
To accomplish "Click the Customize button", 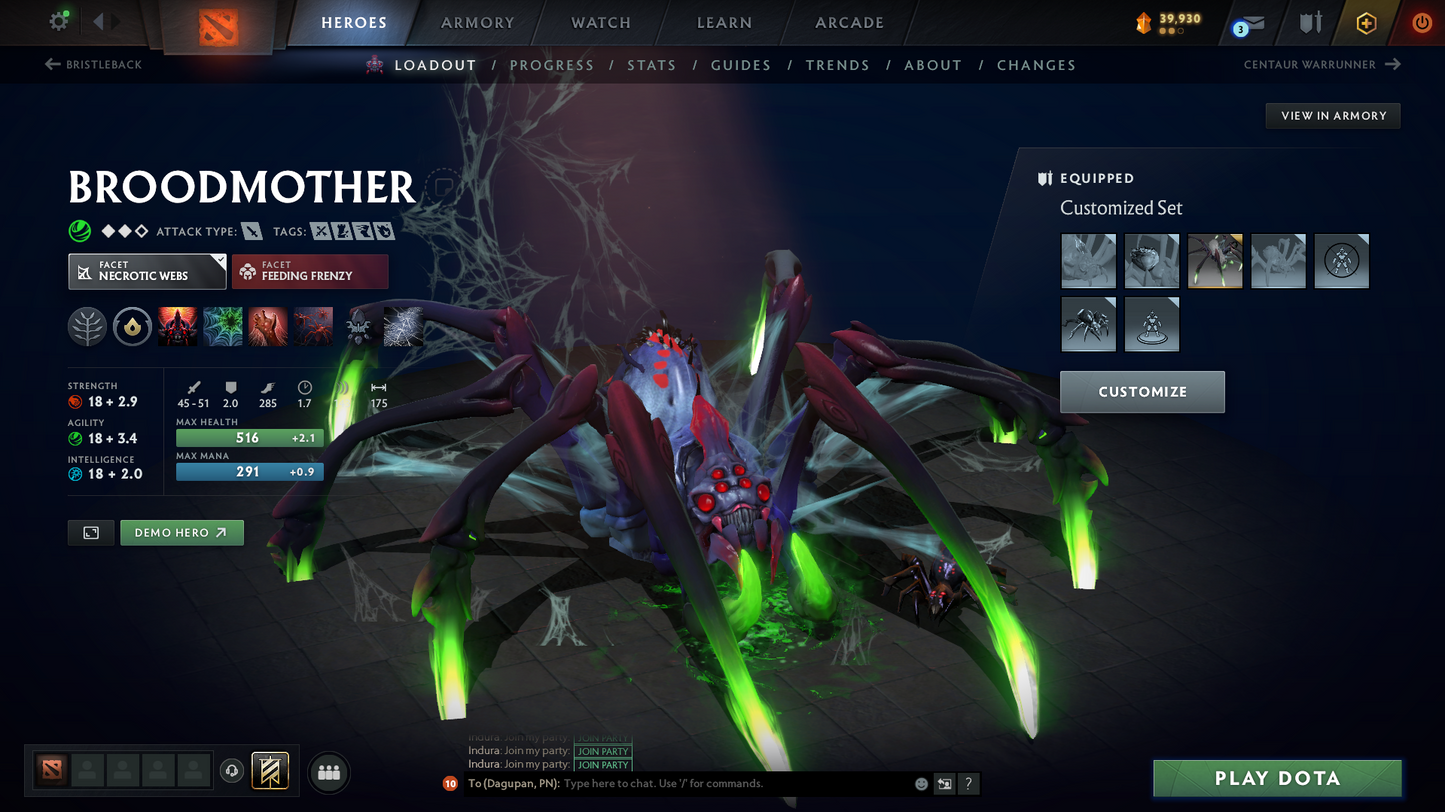I will click(1142, 392).
